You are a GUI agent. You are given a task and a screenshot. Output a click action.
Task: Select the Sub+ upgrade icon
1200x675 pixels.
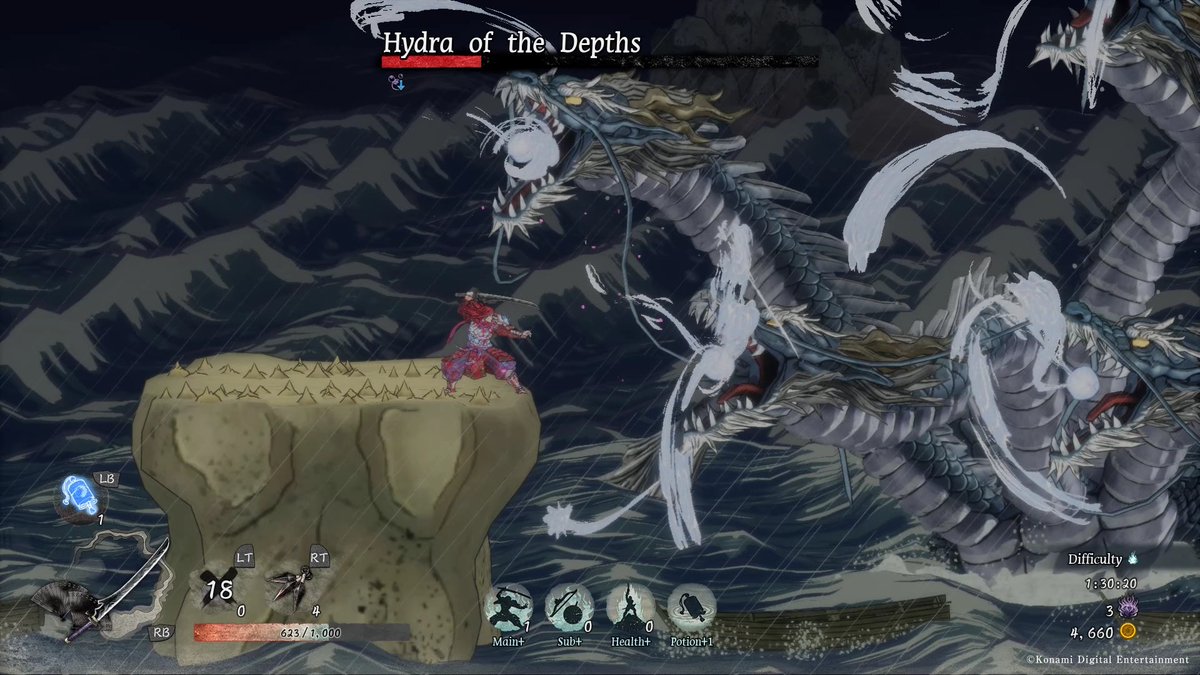coord(569,606)
